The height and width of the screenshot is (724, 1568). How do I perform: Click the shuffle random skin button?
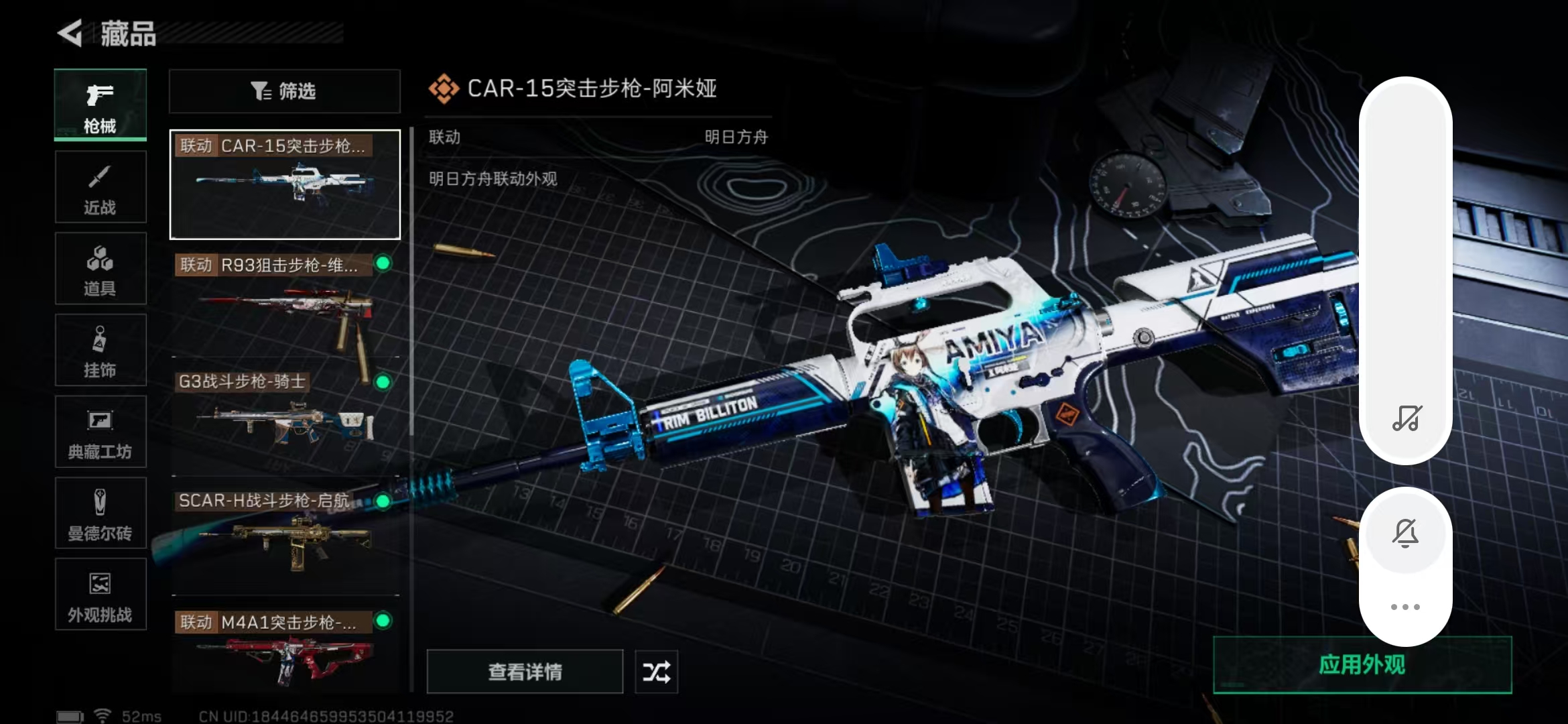click(656, 671)
